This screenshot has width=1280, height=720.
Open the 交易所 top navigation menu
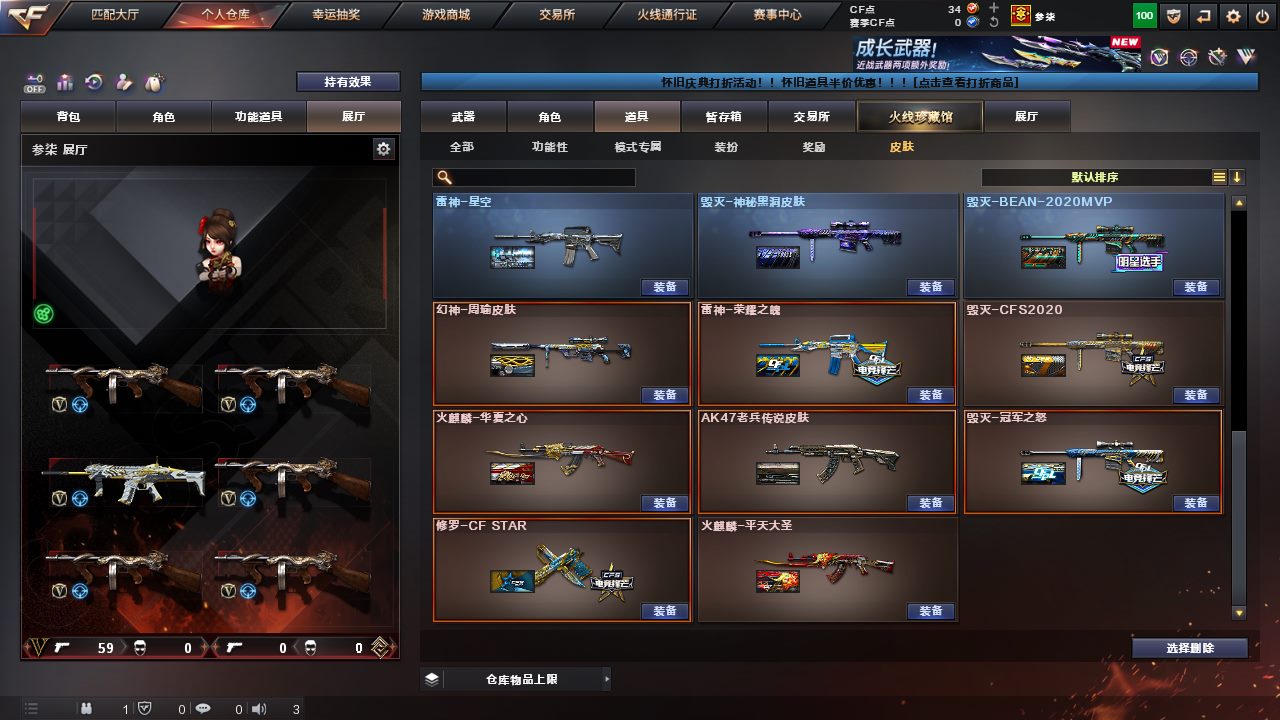[558, 15]
